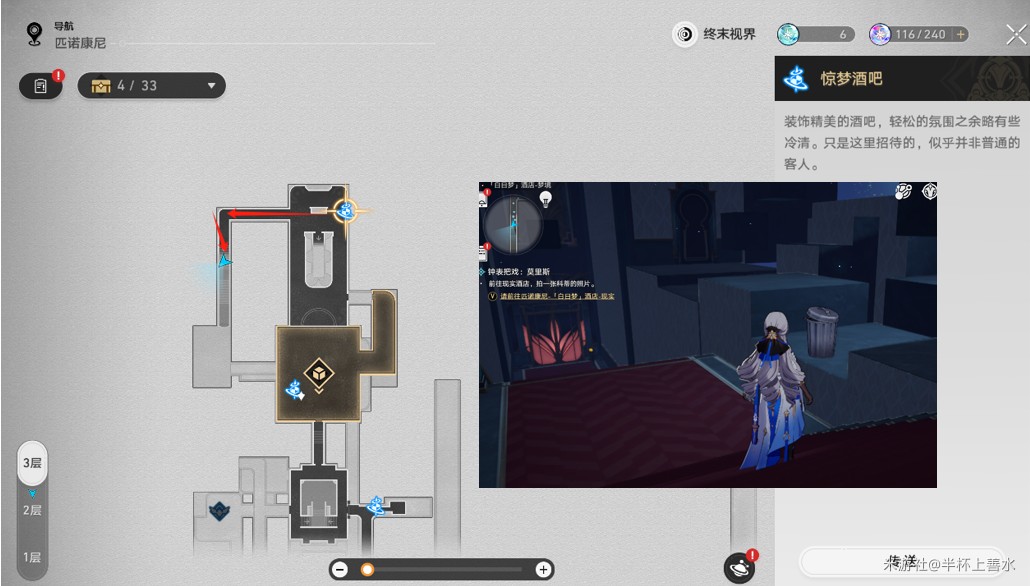The width and height of the screenshot is (1030, 586).
Task: Click the plus button beside 116/240
Action: 961,34
